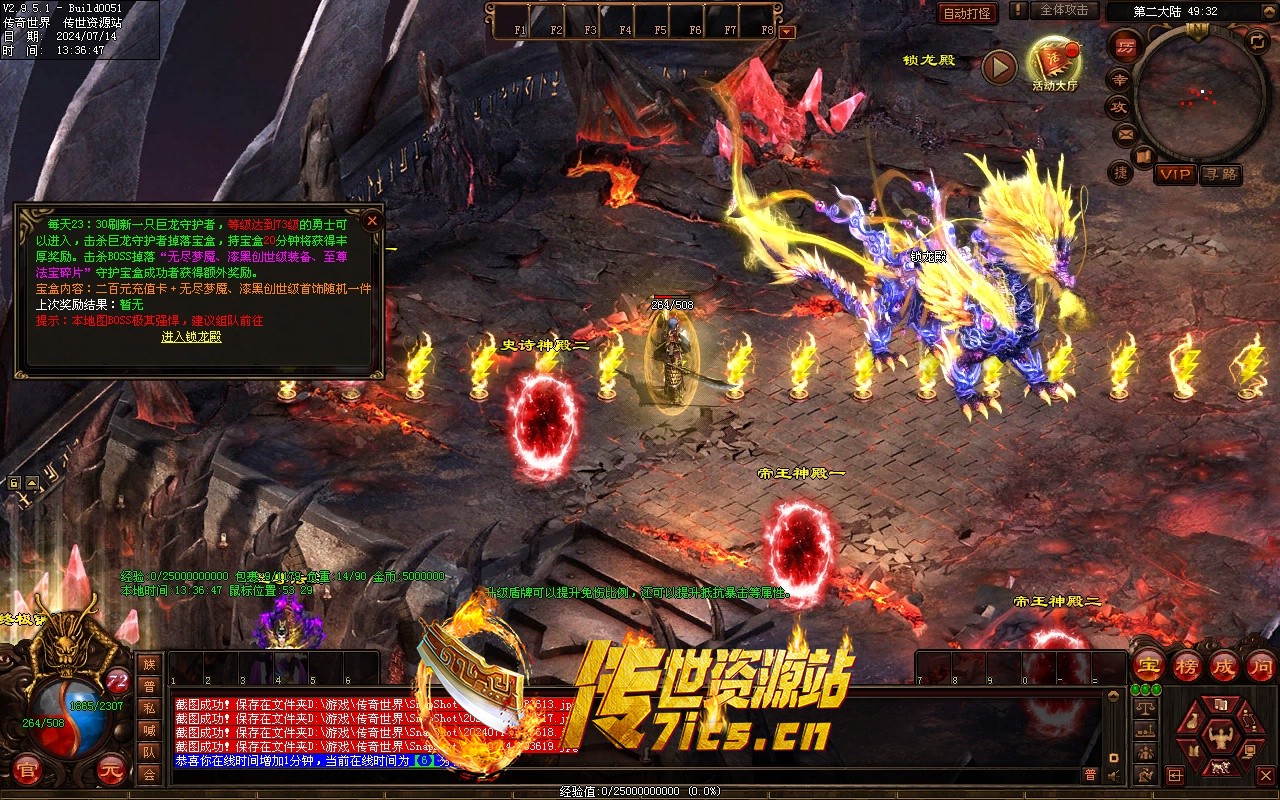The width and height of the screenshot is (1280, 800).
Task: Click the 进入锁龙殿 link
Action: [x=191, y=337]
